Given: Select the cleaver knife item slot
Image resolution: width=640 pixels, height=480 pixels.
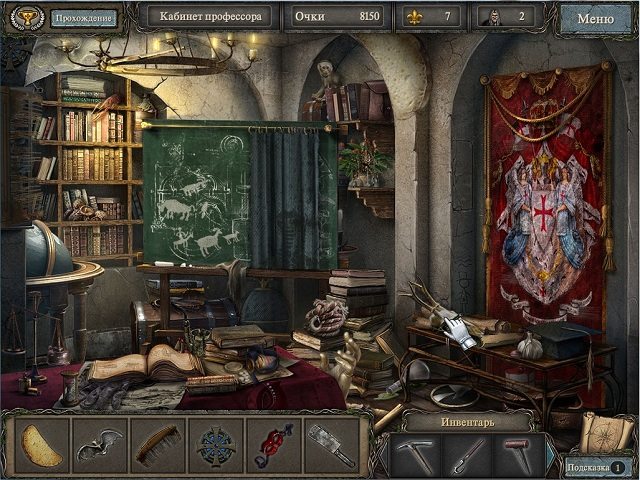Looking at the screenshot, I should tap(328, 445).
